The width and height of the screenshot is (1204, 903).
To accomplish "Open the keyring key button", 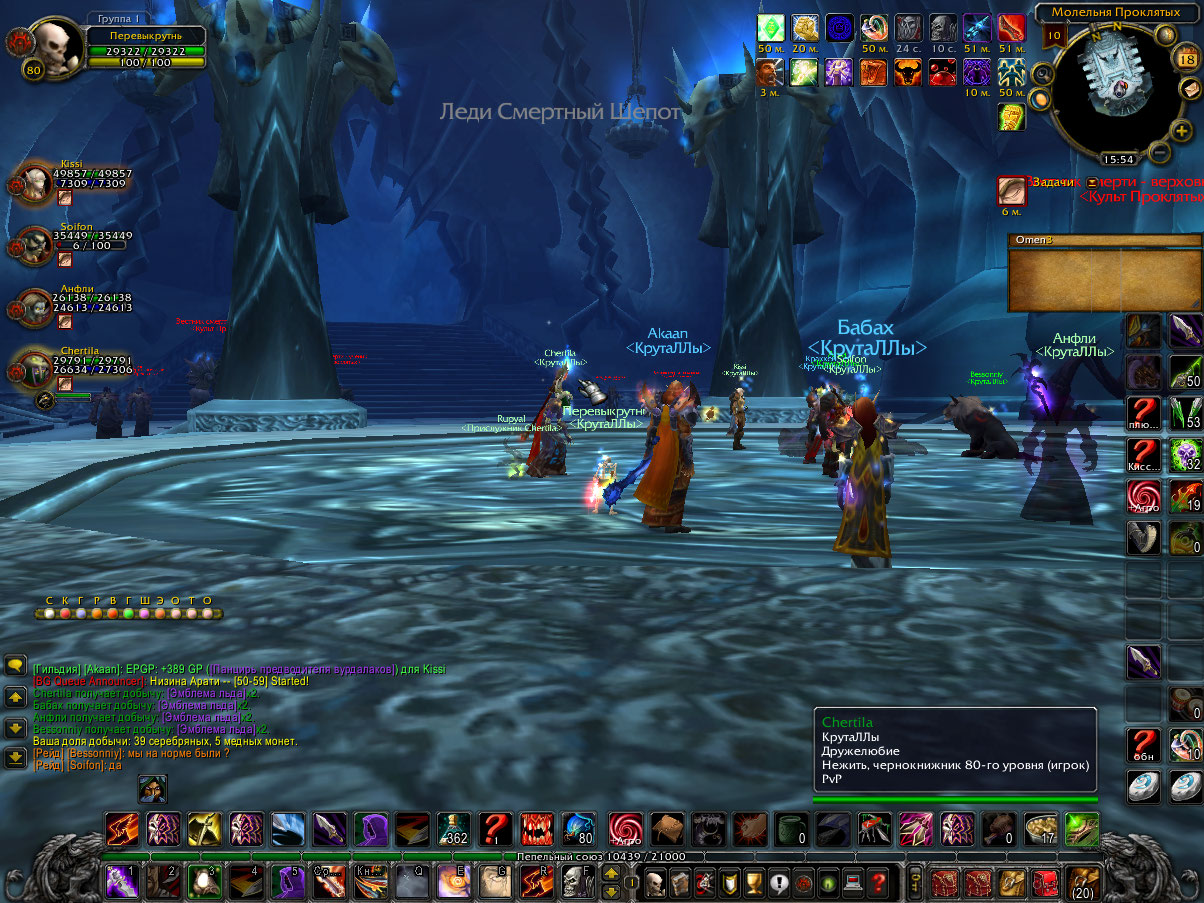I will click(915, 882).
